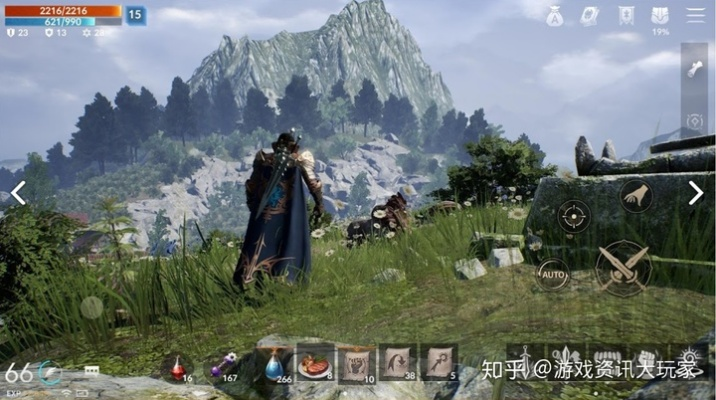This screenshot has width=716, height=400.
Task: Open the chat bubble icon
Action: pos(92,370)
